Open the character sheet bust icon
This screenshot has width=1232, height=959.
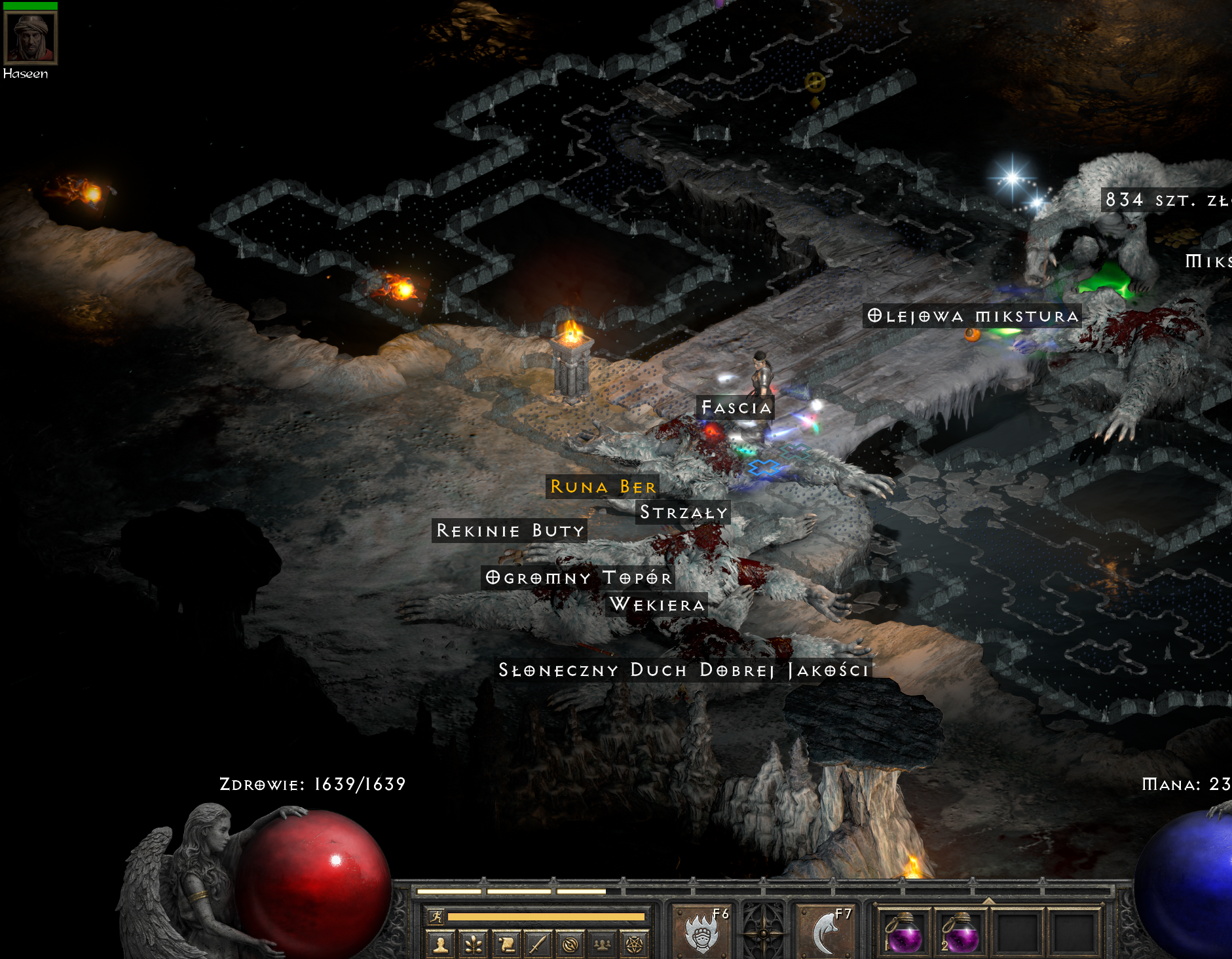point(441,944)
